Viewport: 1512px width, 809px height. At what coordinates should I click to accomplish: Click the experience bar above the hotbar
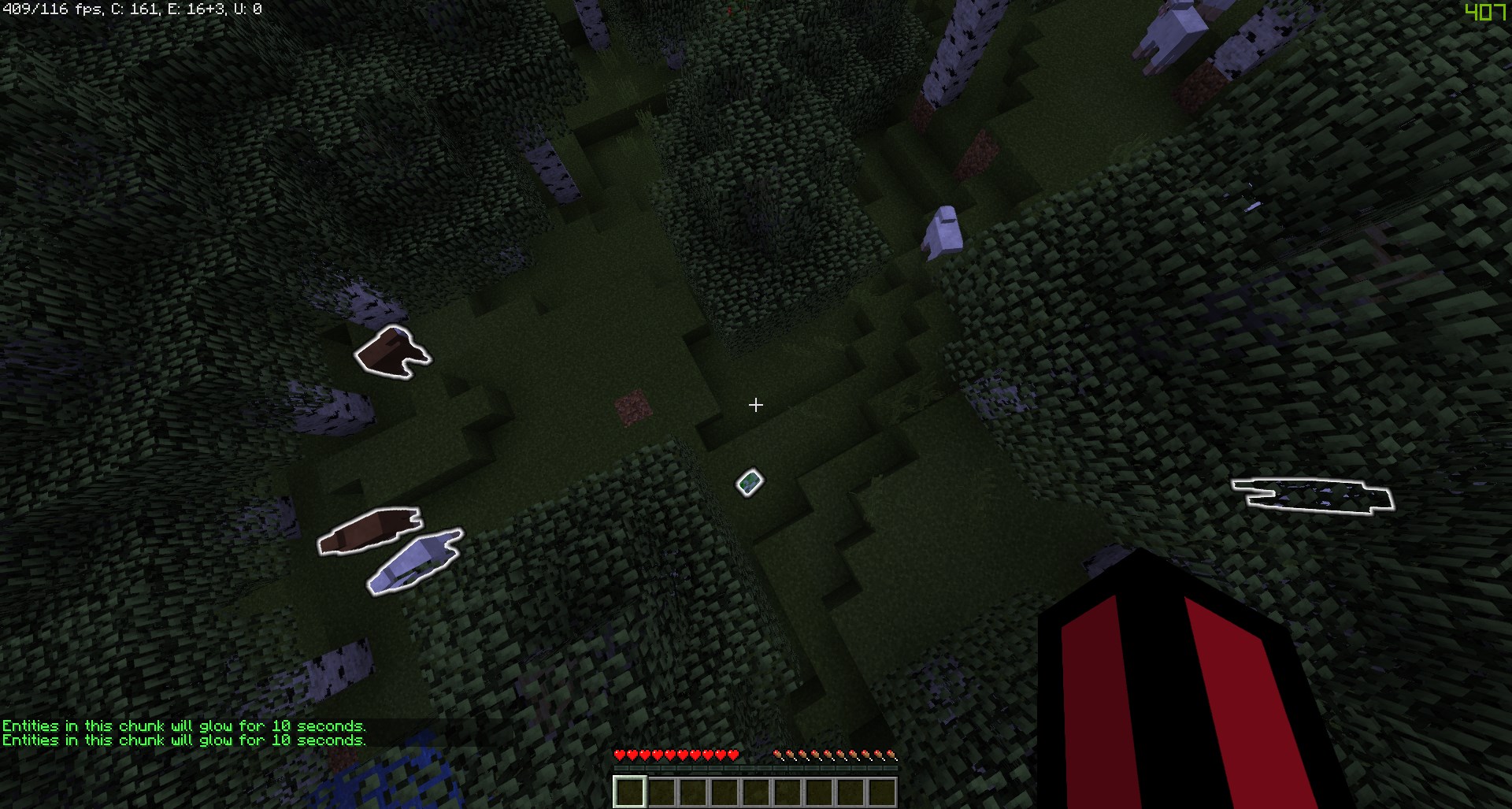[x=754, y=768]
